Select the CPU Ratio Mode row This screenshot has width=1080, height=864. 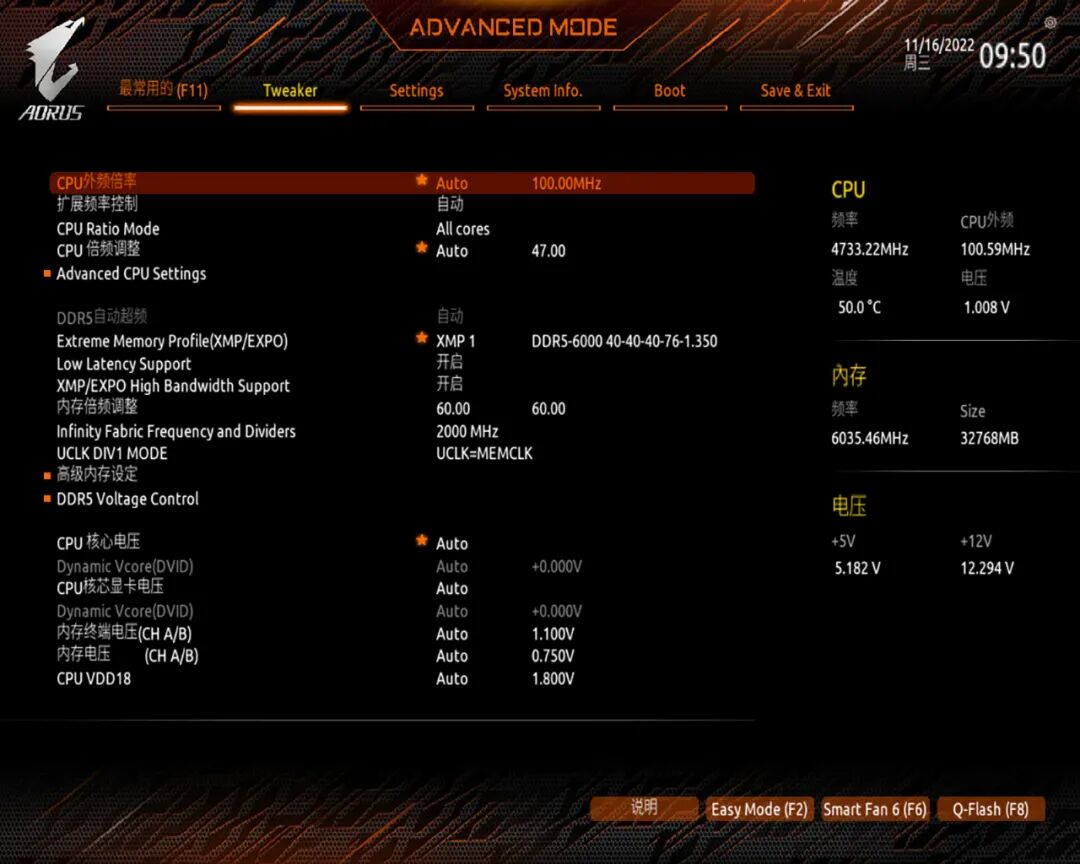coord(108,229)
